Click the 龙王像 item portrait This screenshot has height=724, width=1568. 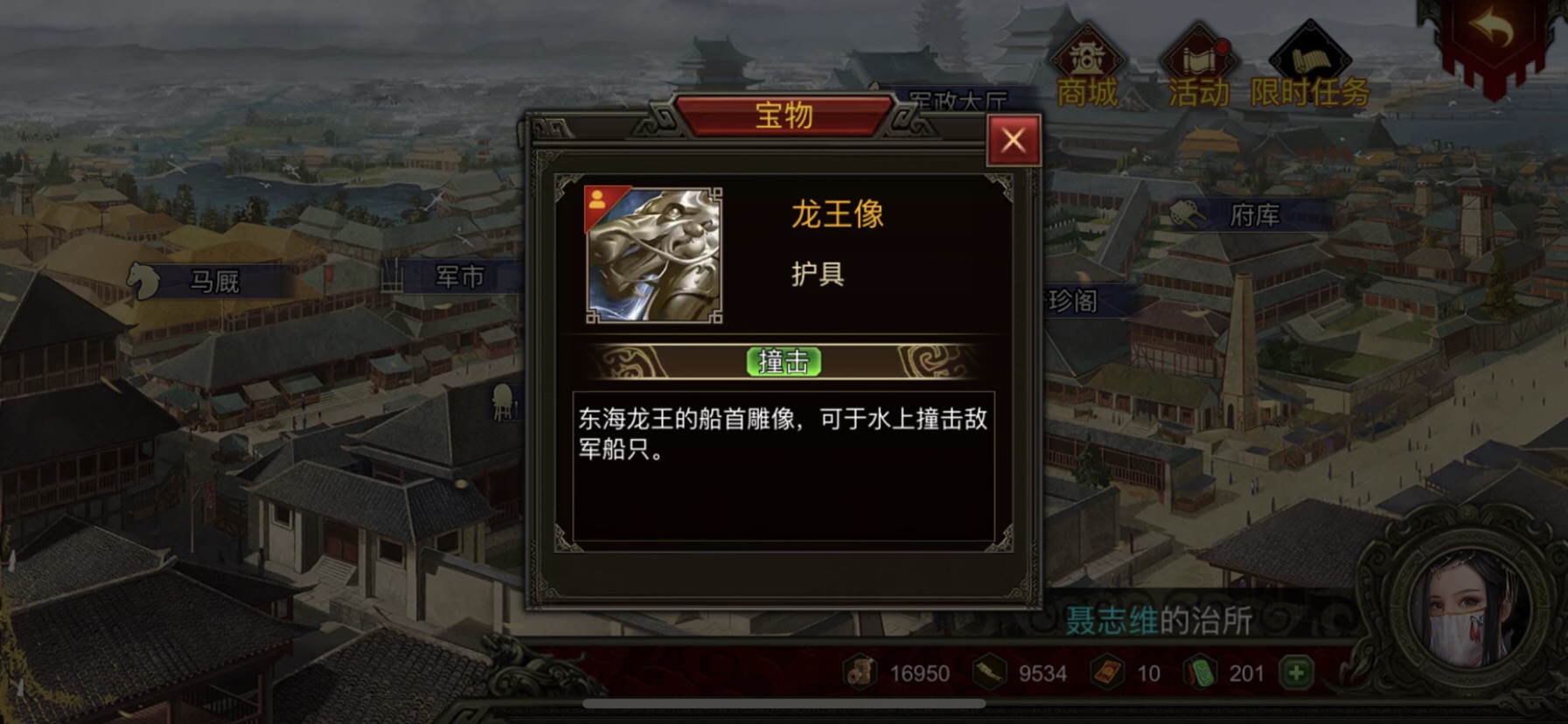652,256
